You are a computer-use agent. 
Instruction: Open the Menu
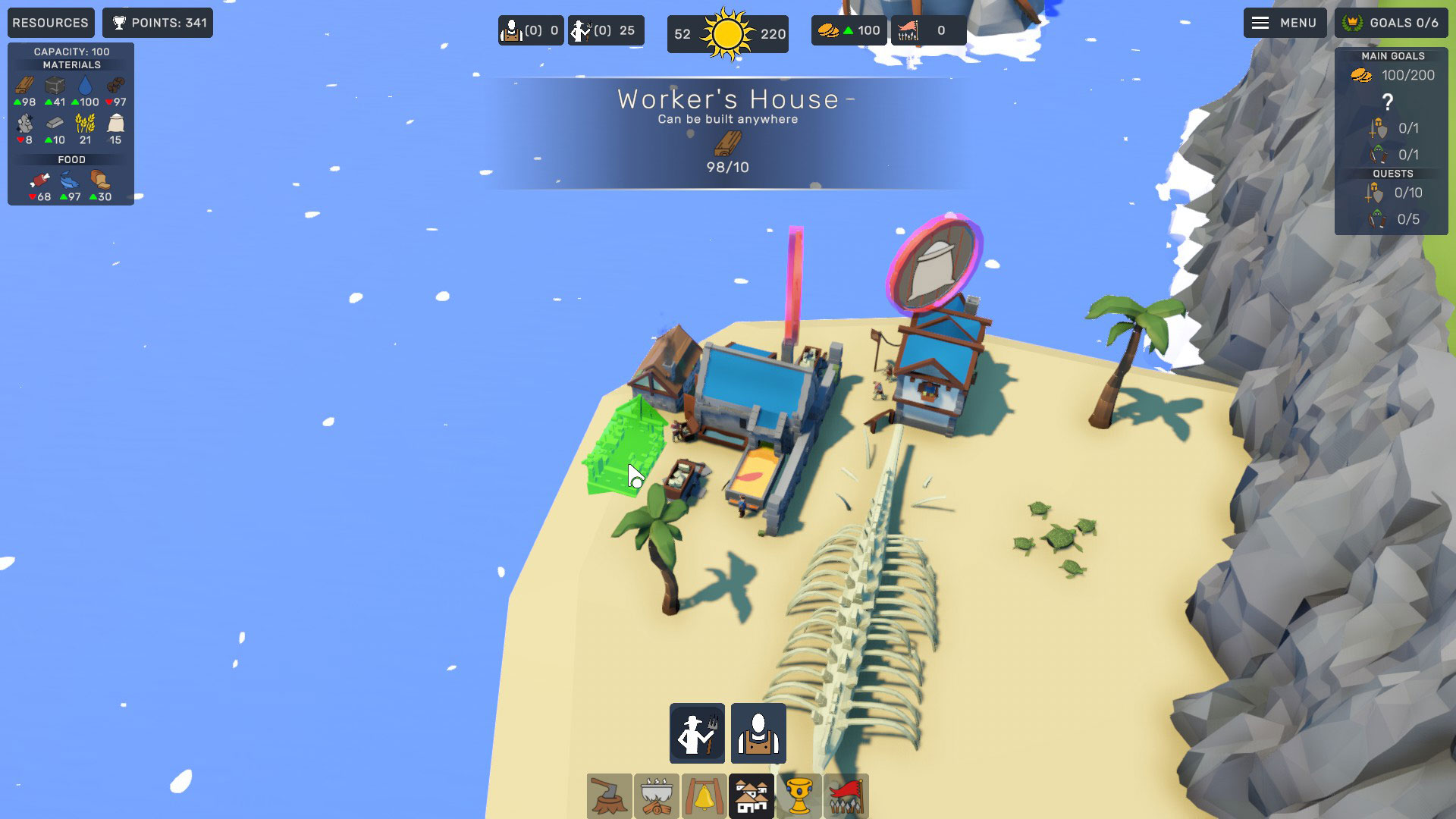(x=1285, y=23)
